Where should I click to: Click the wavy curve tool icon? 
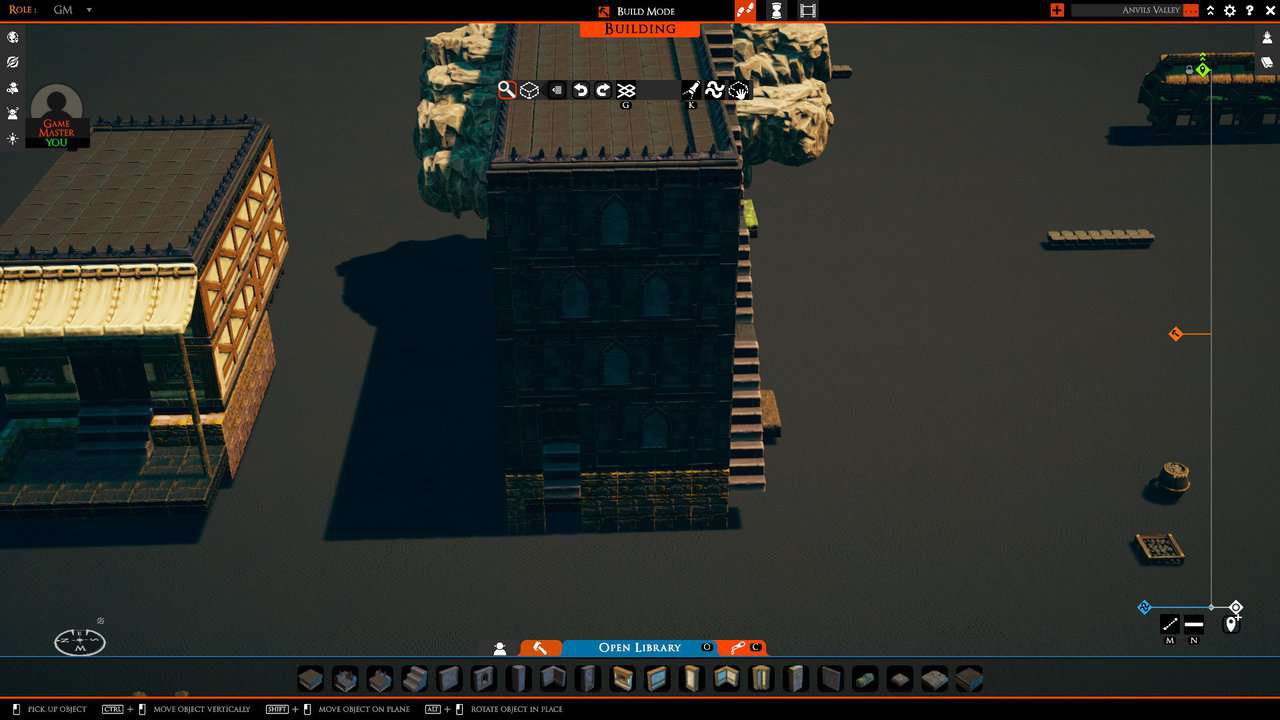coord(715,89)
